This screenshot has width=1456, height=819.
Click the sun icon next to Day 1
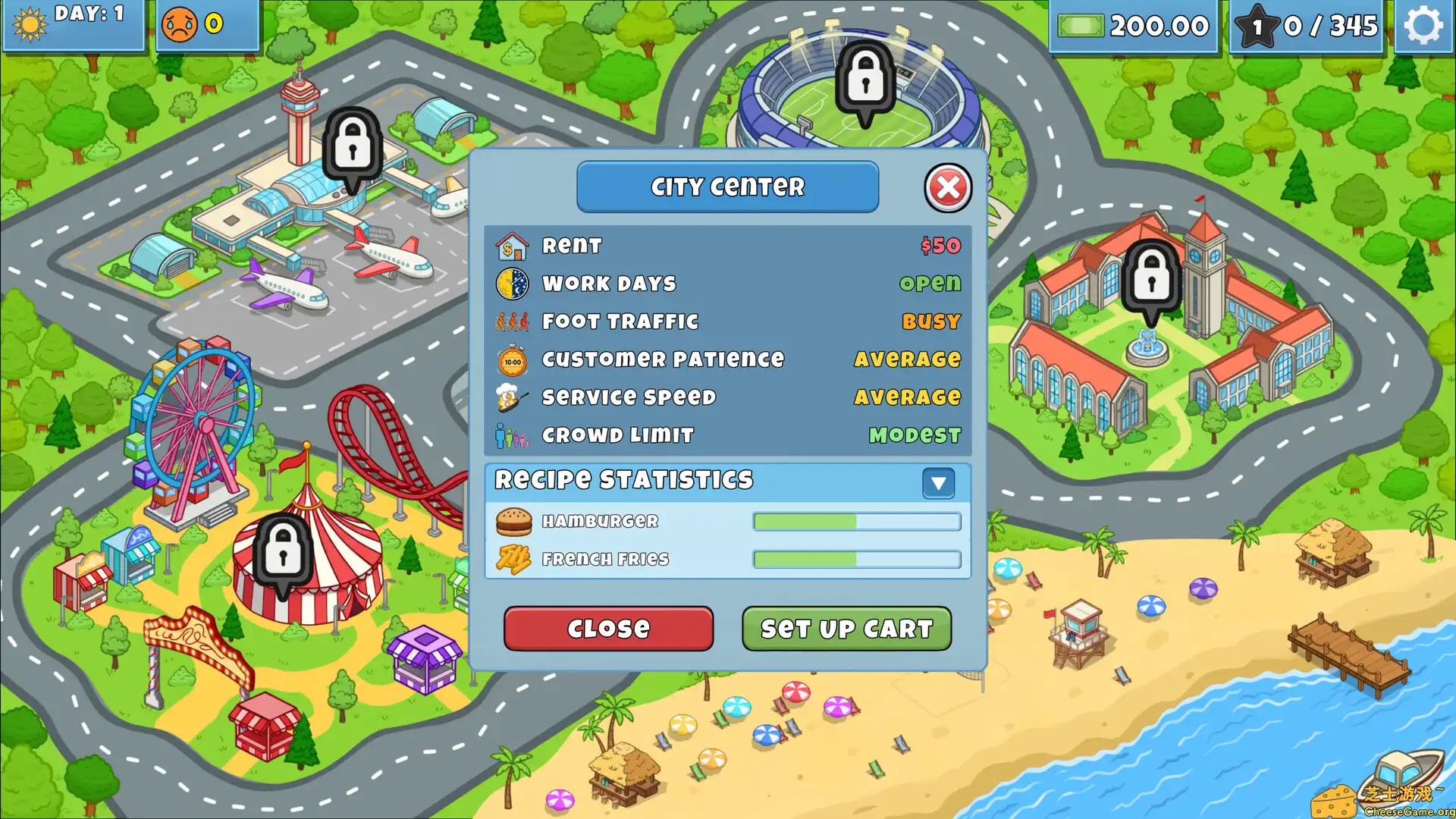29,22
